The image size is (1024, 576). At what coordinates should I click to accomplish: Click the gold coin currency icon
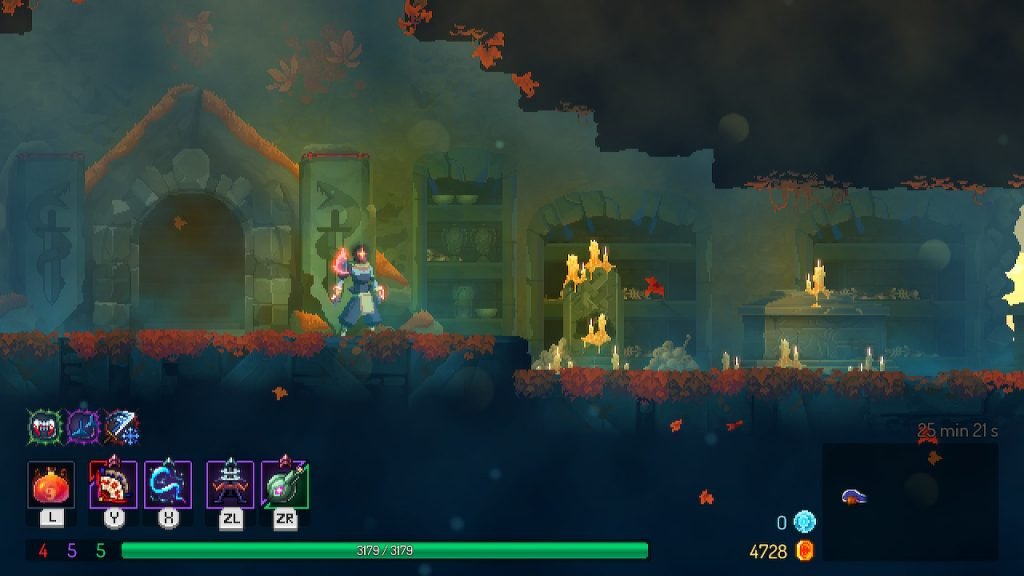805,551
